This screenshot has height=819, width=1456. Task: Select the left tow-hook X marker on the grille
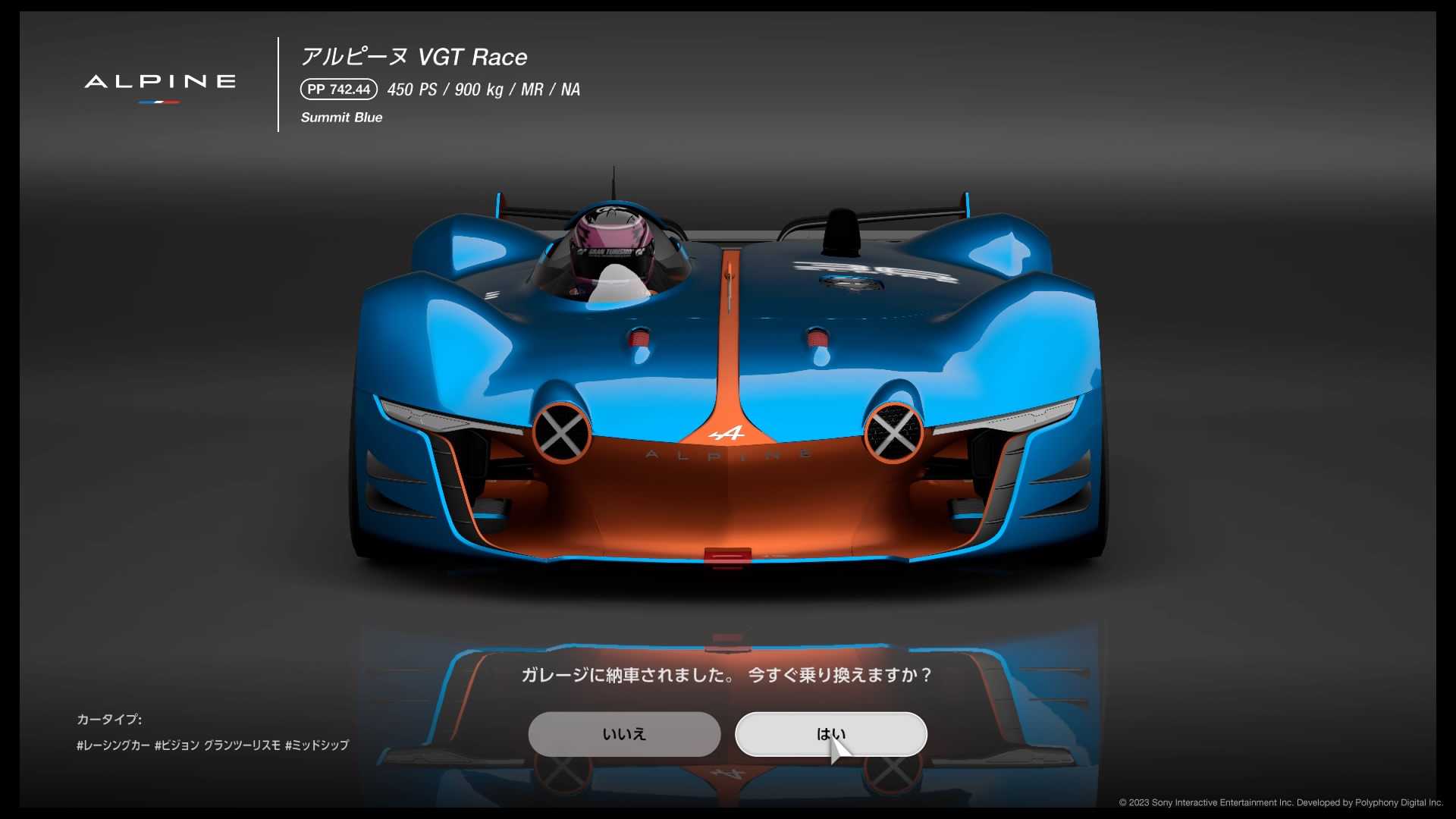562,434
